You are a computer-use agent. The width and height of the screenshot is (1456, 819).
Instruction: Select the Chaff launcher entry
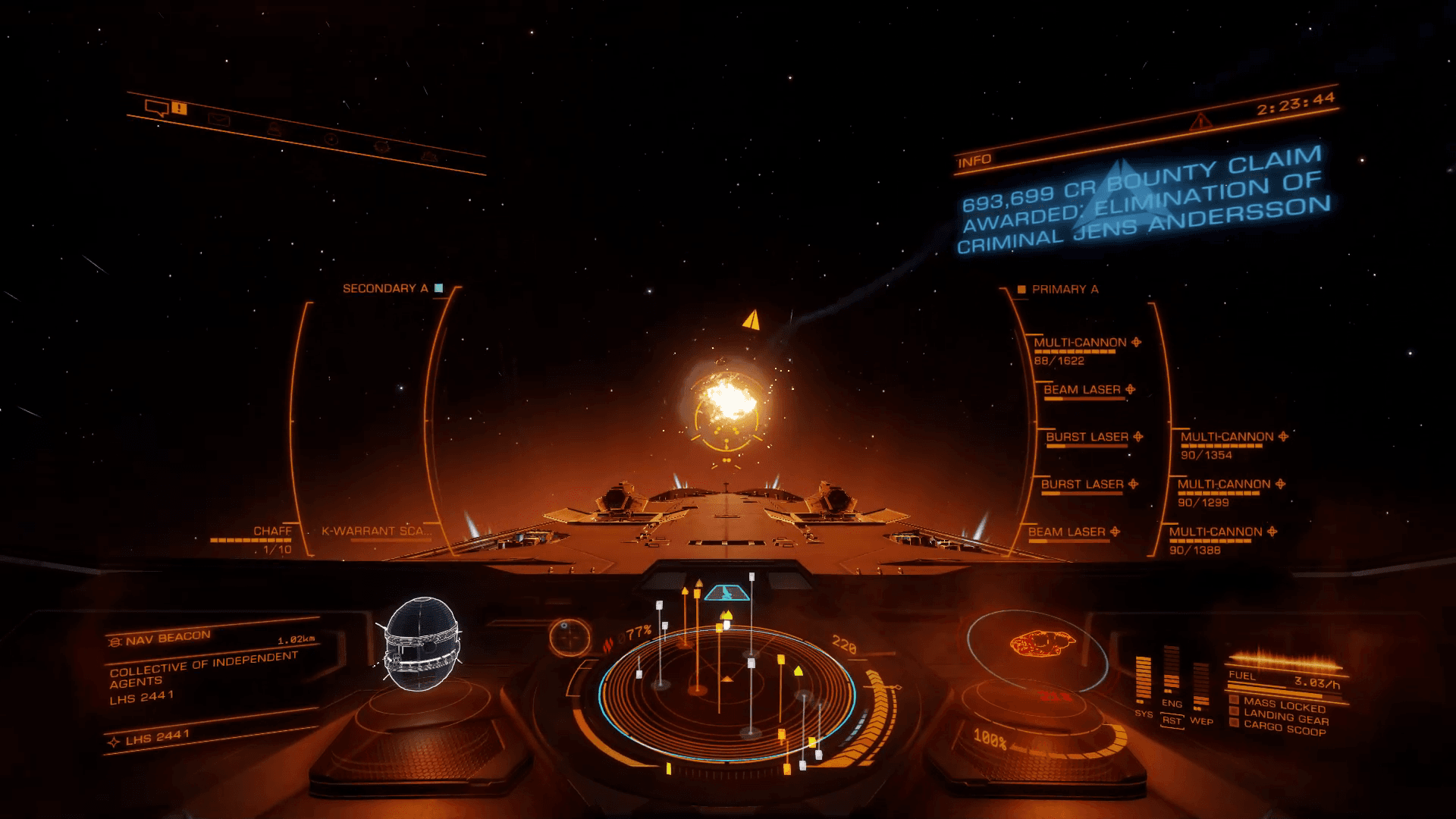[272, 532]
